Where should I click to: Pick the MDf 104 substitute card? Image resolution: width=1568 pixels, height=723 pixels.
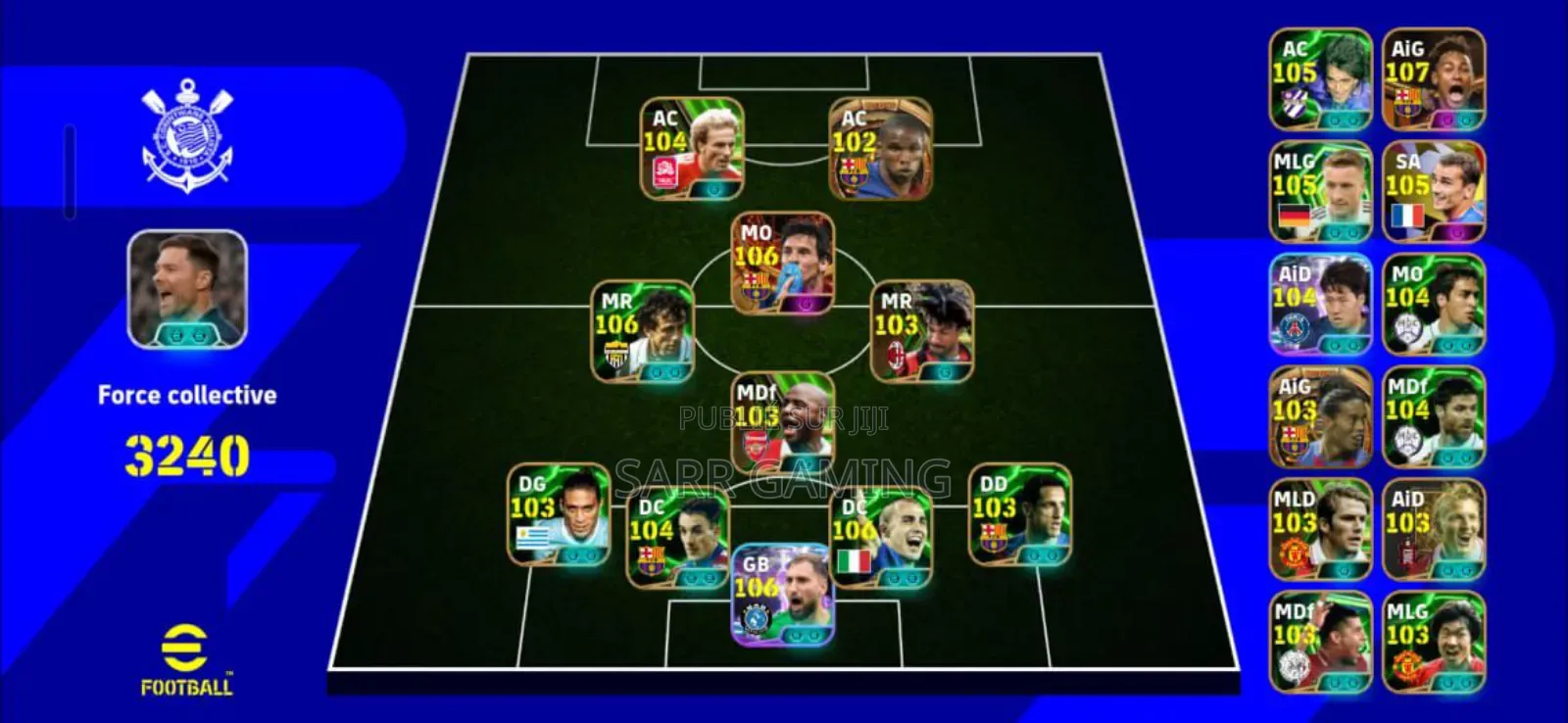(1433, 417)
